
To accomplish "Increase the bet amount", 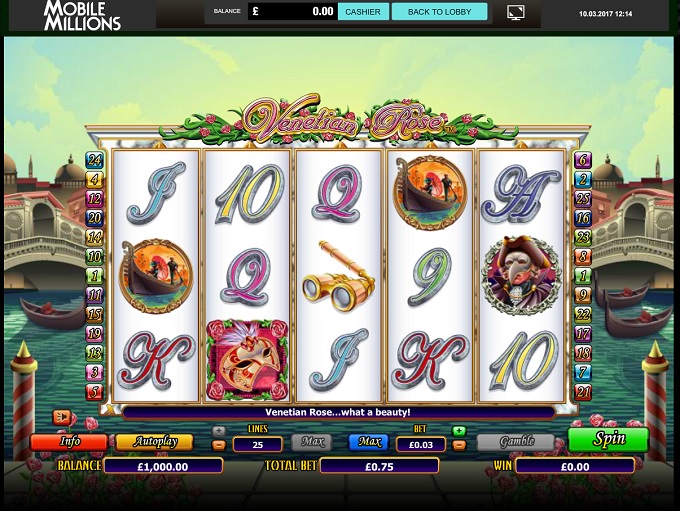I will (458, 432).
